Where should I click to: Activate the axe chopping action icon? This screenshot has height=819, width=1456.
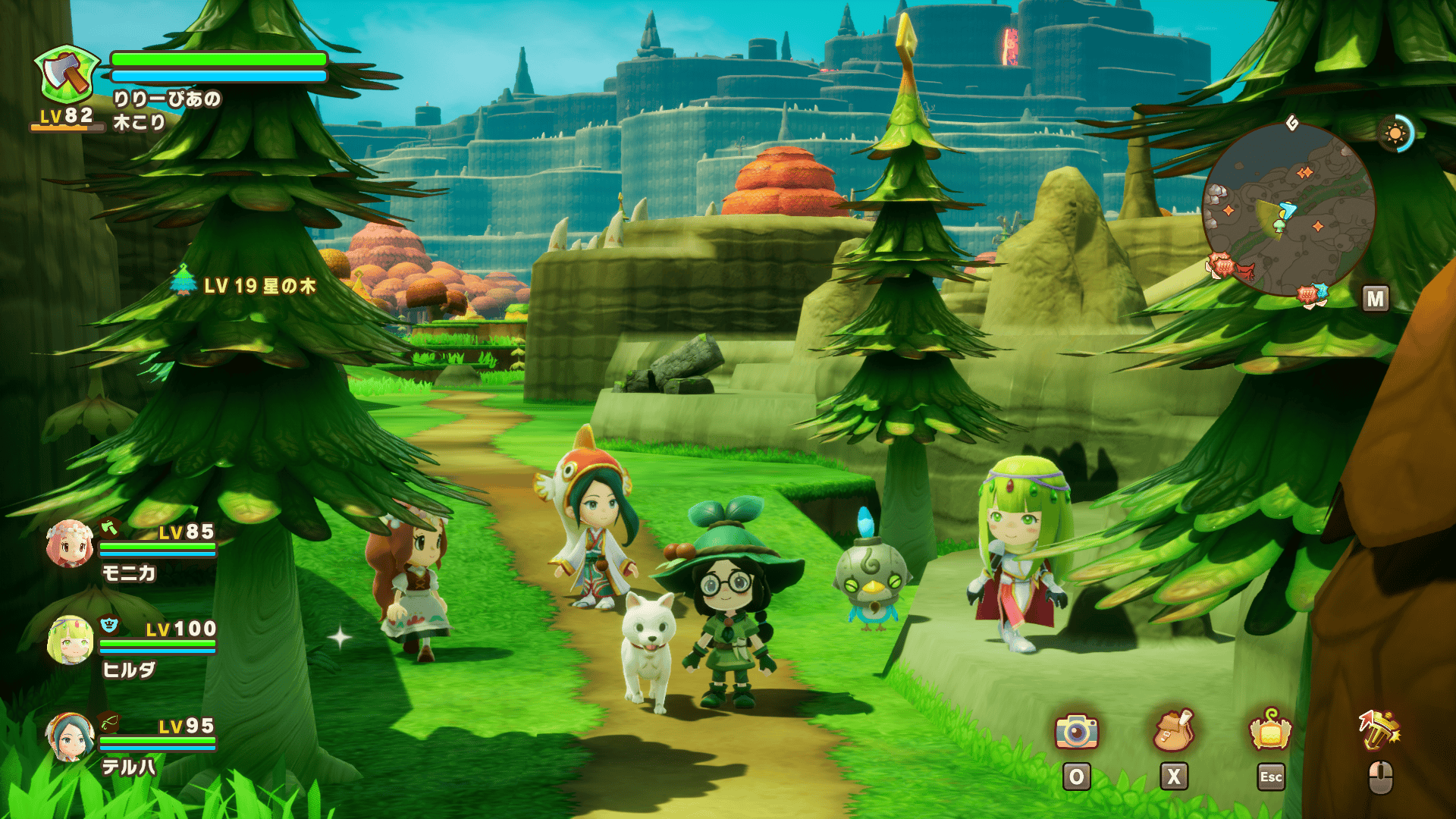pyautogui.click(x=1379, y=731)
